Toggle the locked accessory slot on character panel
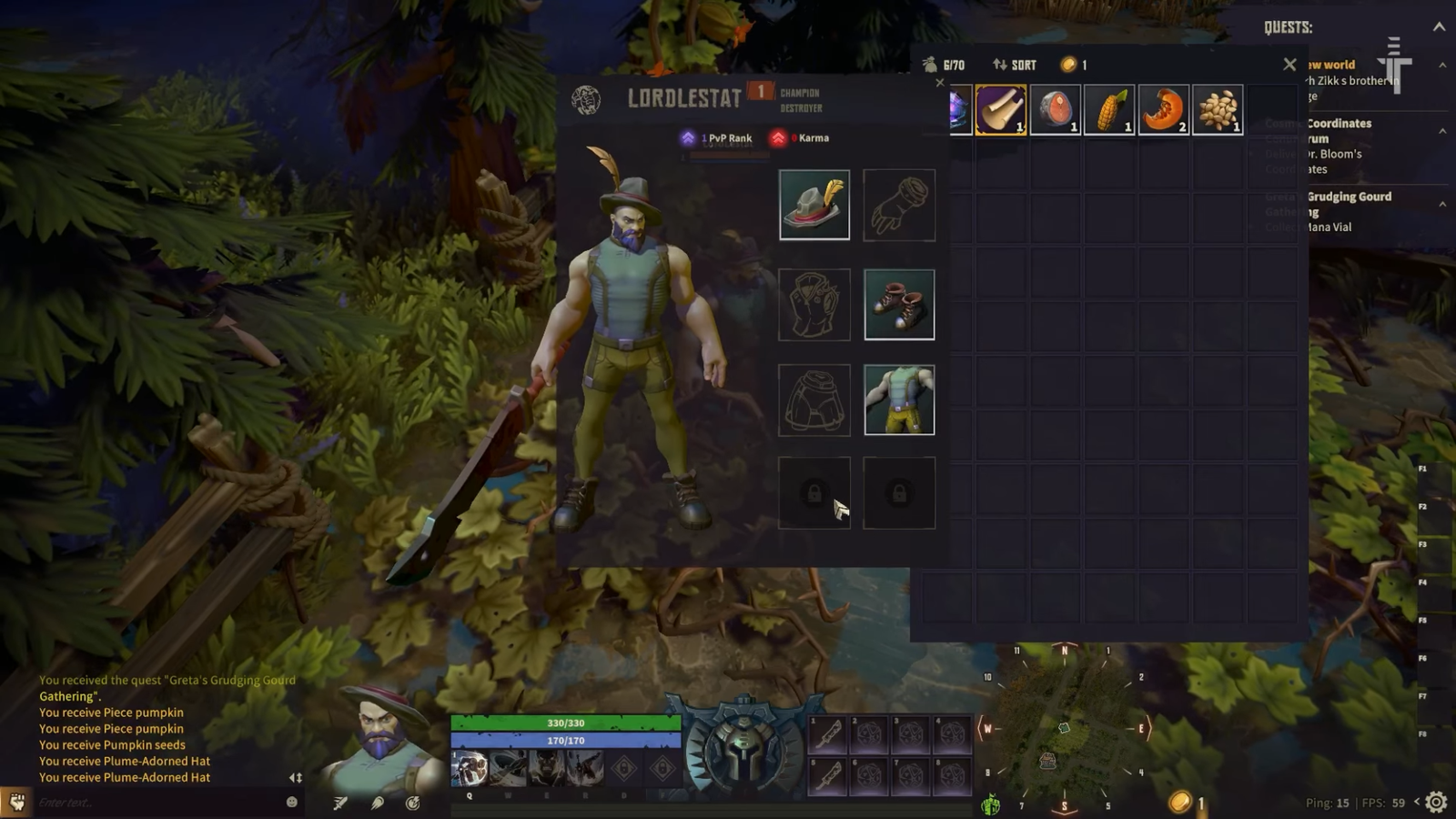This screenshot has height=819, width=1456. (x=814, y=491)
